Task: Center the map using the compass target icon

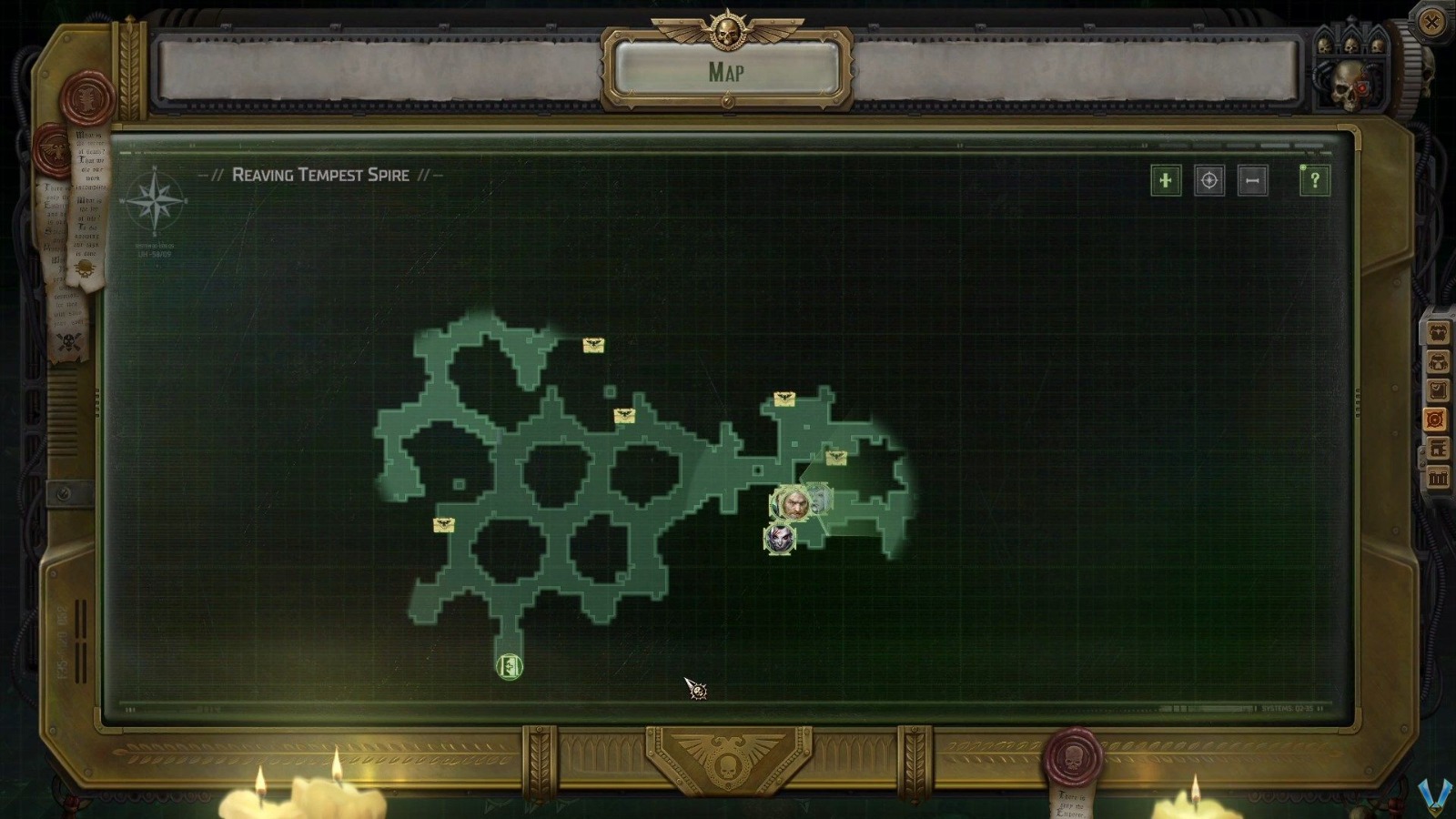Action: (x=1208, y=180)
